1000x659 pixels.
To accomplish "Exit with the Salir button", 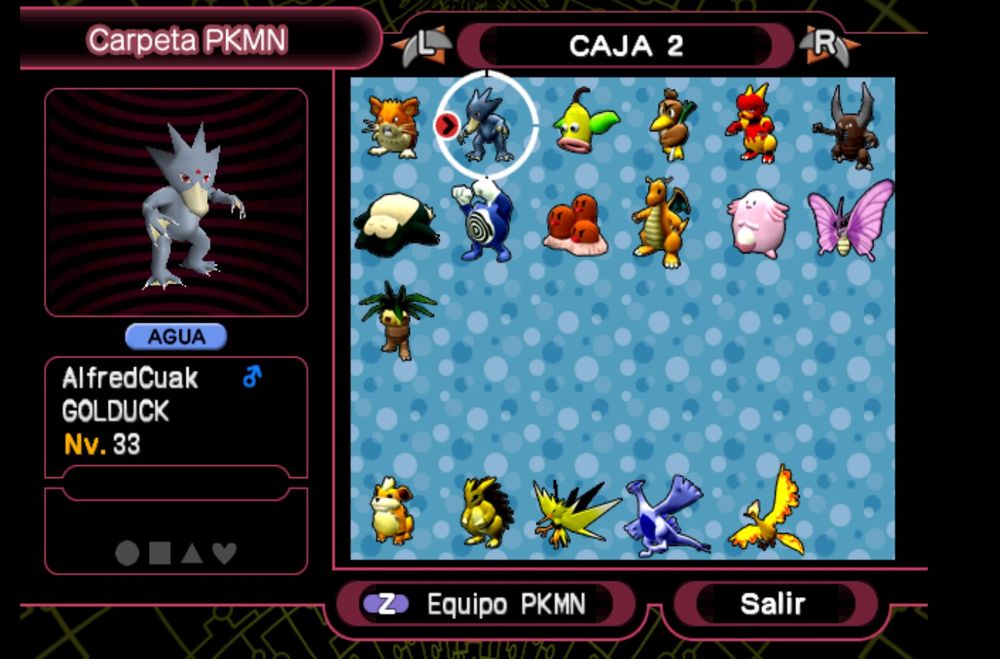I will (x=773, y=604).
